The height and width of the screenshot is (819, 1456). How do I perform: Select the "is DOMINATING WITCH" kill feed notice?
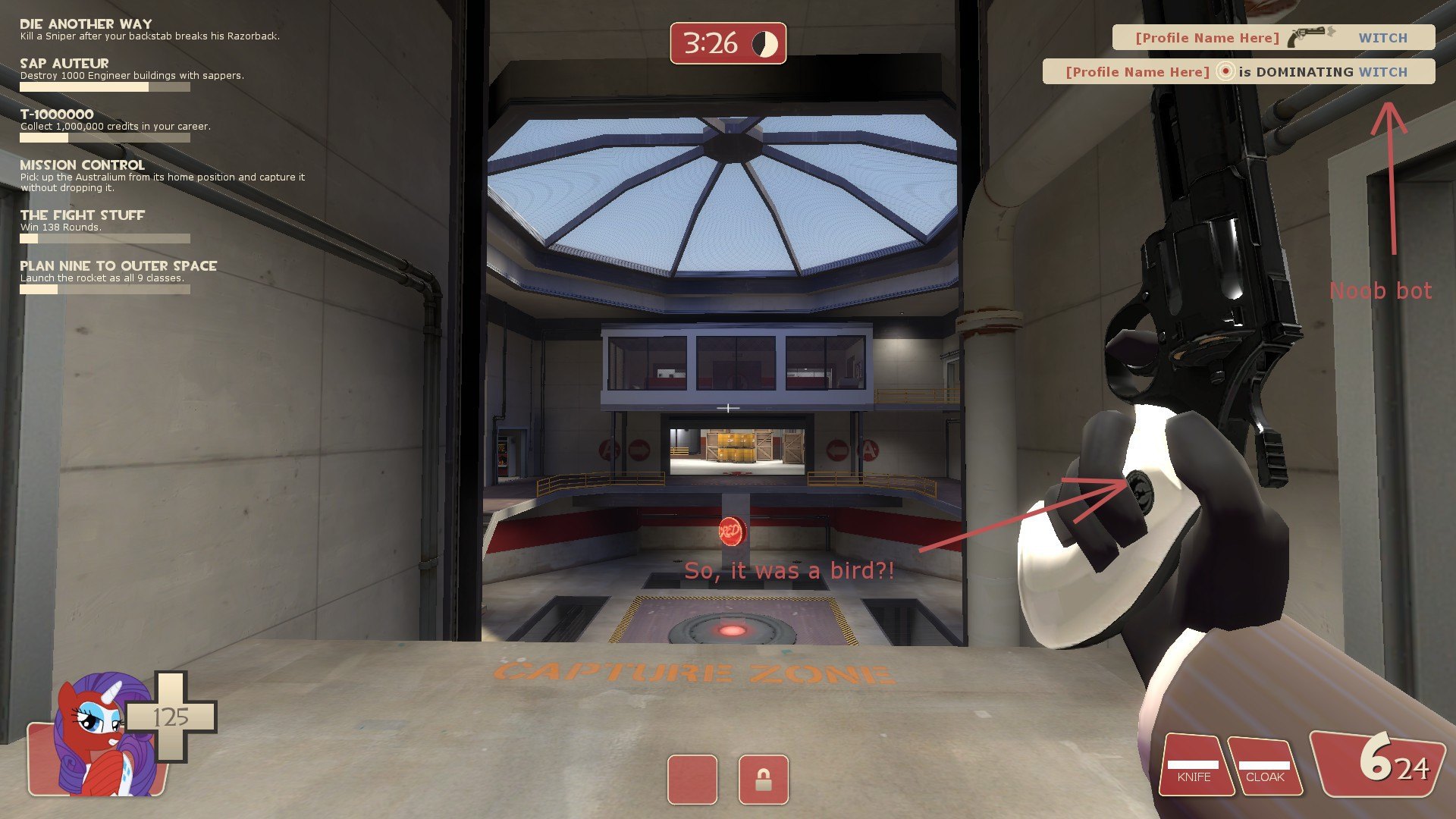[x=1238, y=72]
